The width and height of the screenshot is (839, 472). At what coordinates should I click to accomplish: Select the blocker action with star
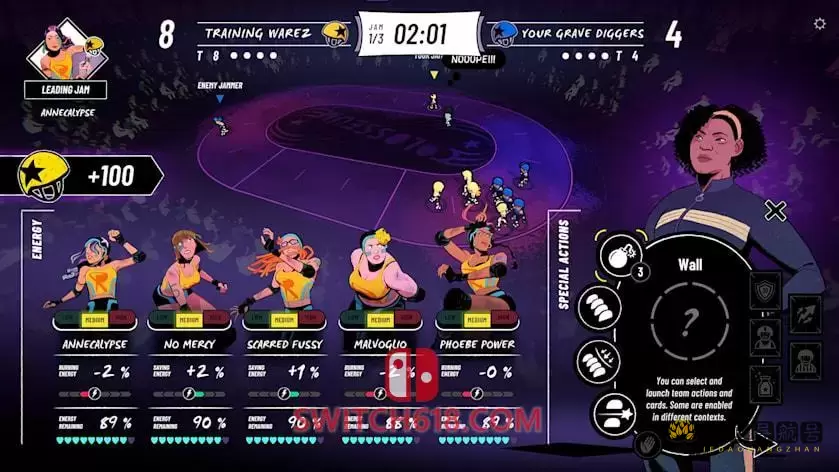tap(614, 411)
